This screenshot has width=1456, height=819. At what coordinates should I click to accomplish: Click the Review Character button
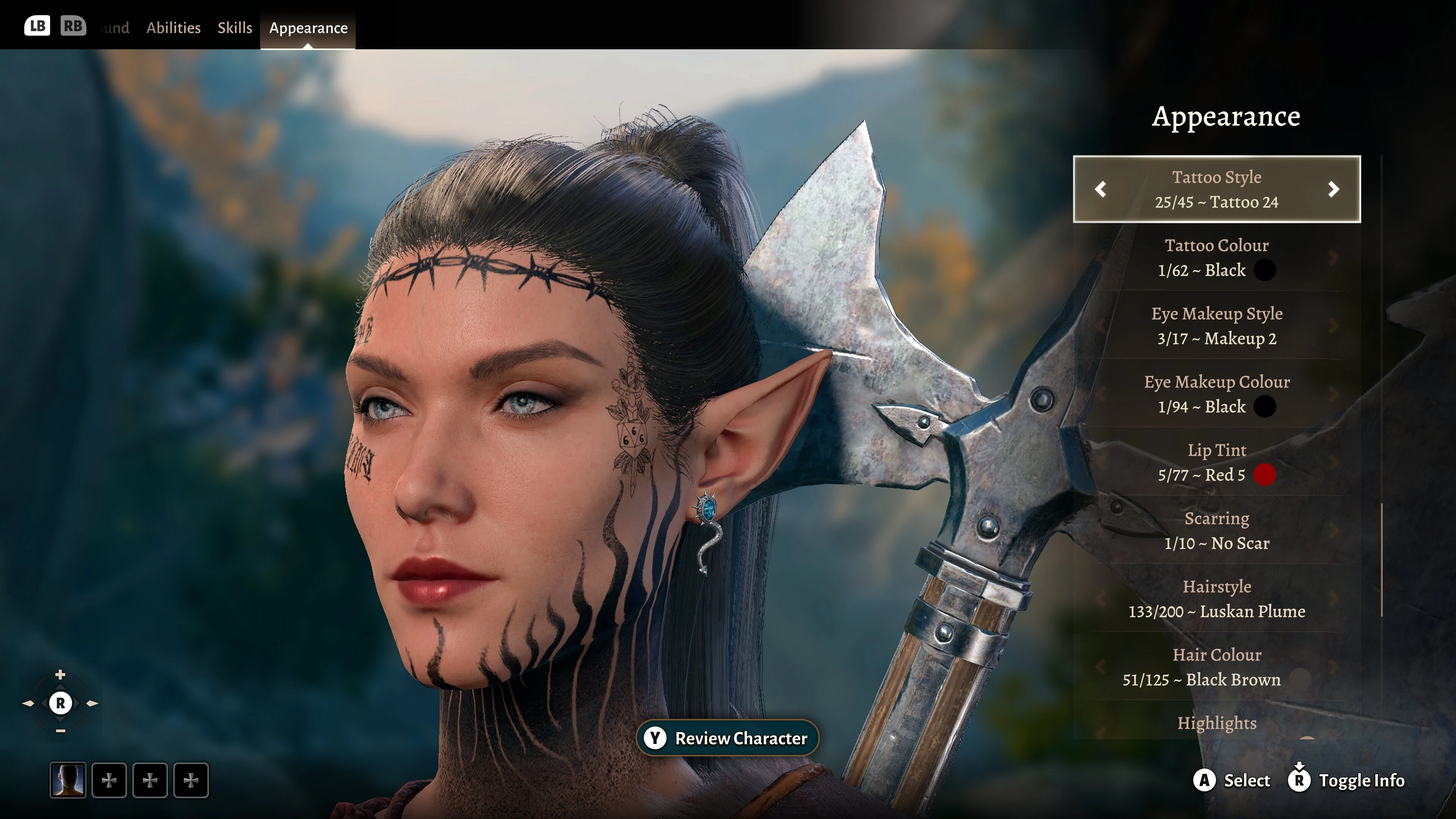coord(728,738)
